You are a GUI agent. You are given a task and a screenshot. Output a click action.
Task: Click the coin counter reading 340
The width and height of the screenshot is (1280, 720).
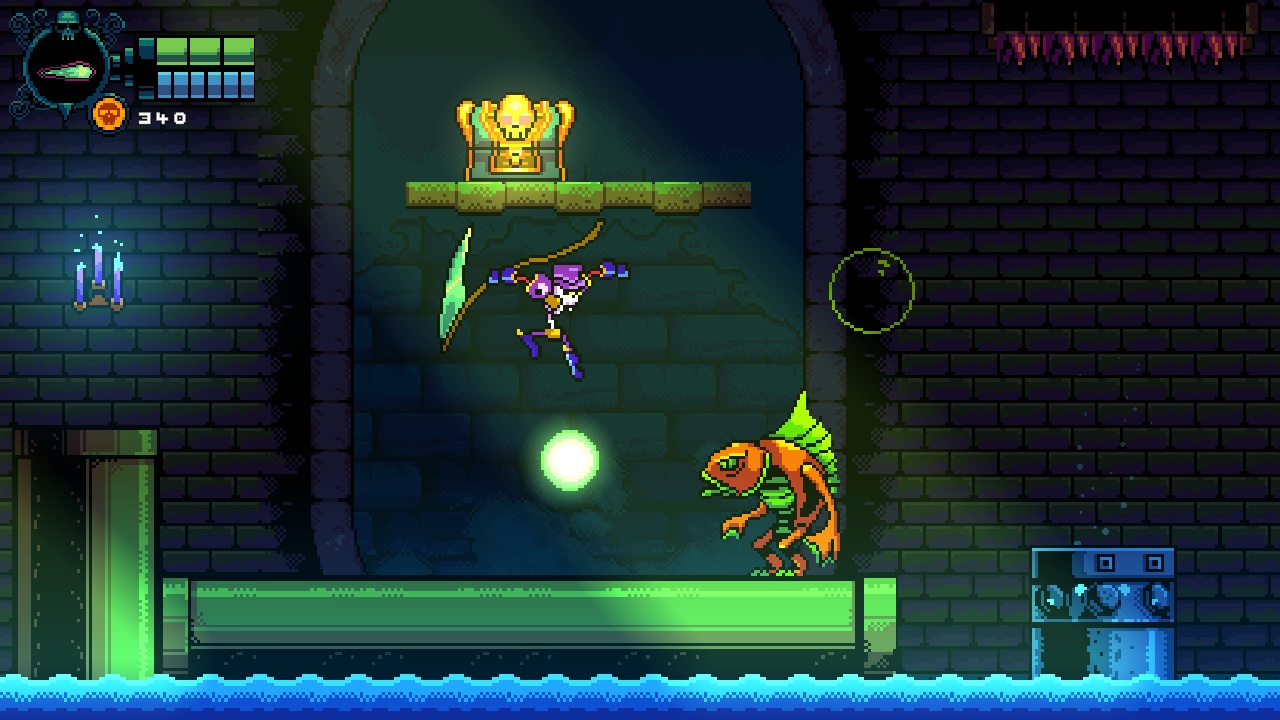(x=160, y=116)
